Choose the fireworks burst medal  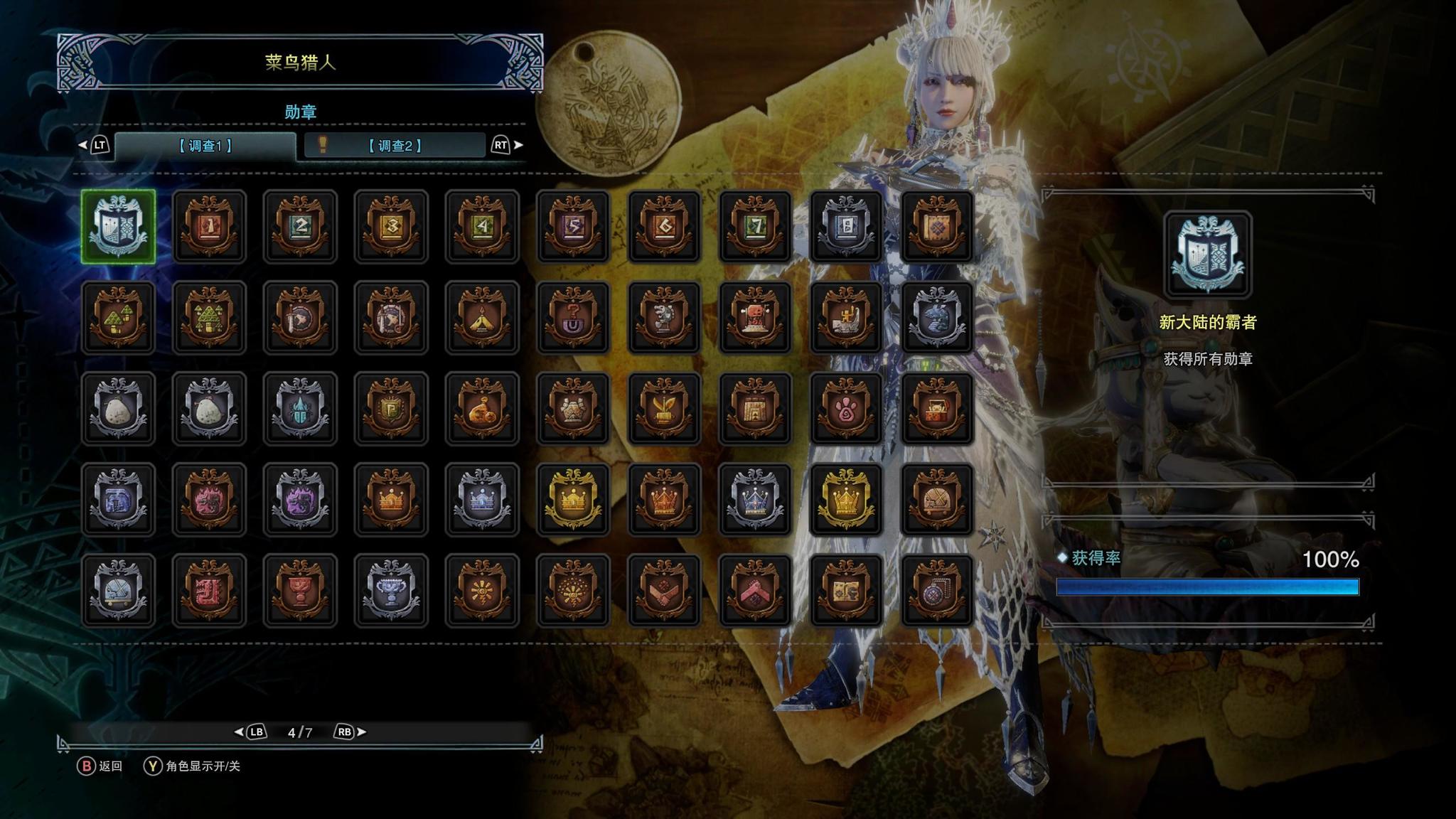[573, 591]
